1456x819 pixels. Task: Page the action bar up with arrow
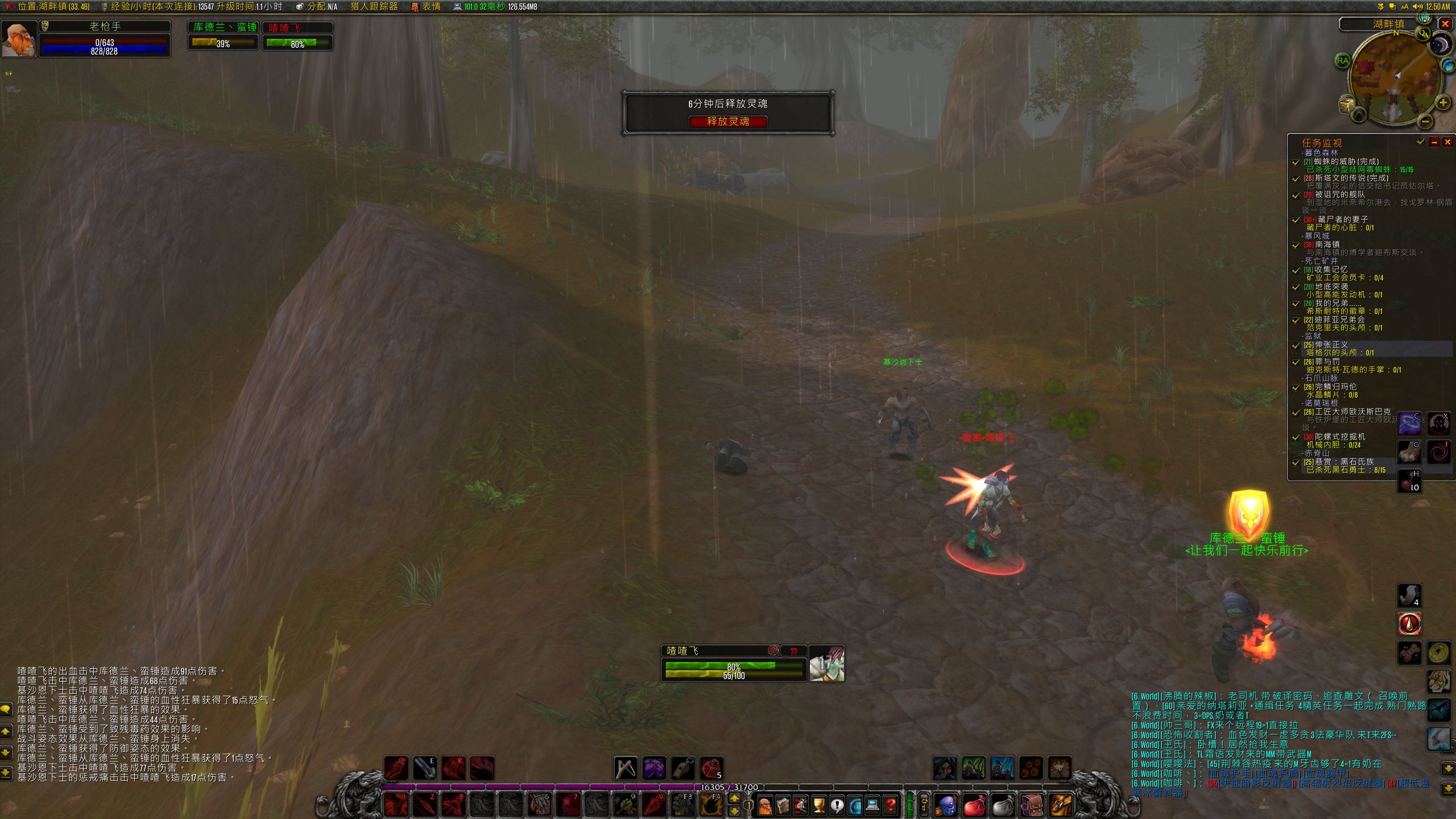735,799
